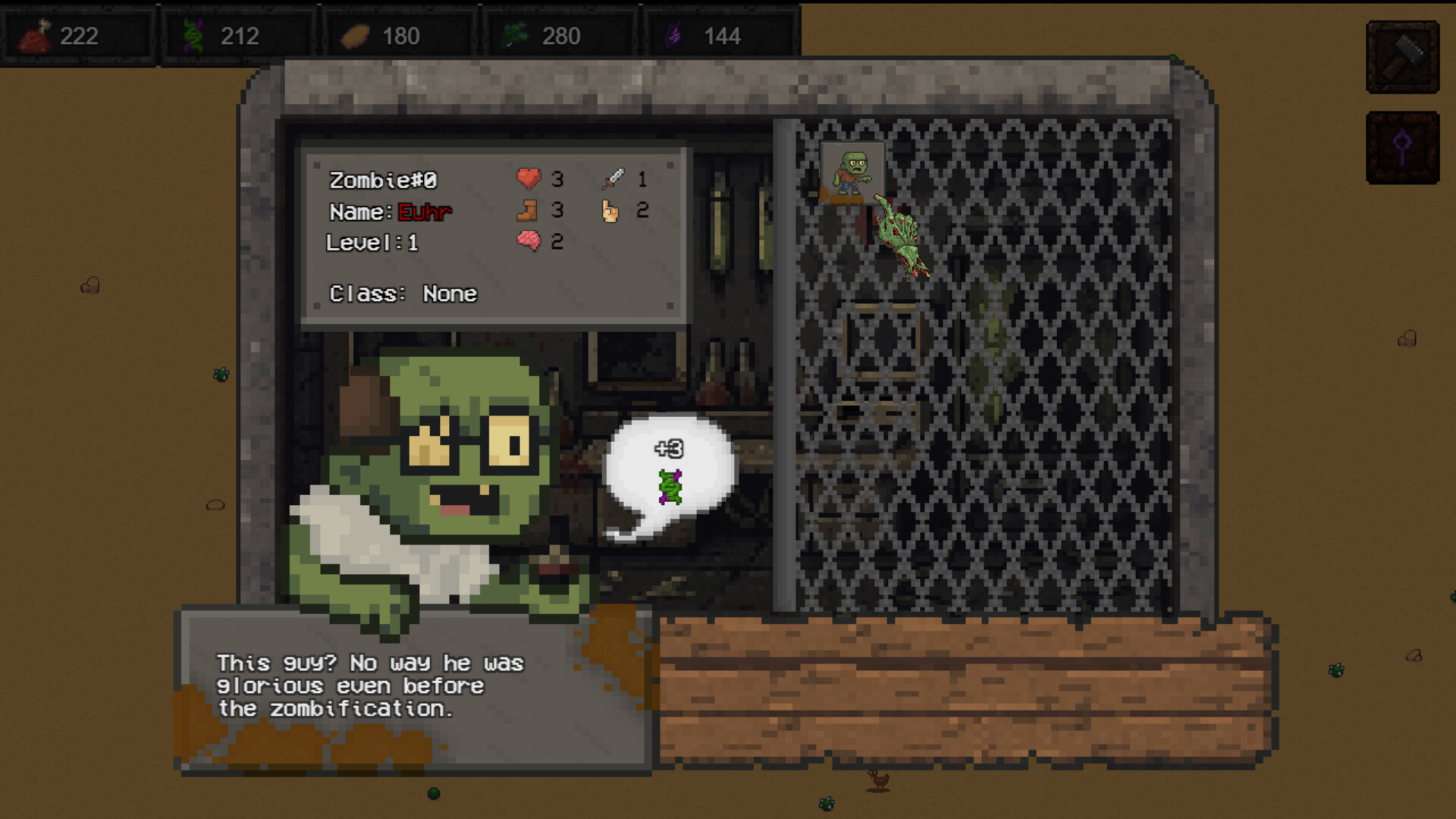Click the purple rune symbol button
The width and height of the screenshot is (1456, 819).
click(x=1402, y=148)
